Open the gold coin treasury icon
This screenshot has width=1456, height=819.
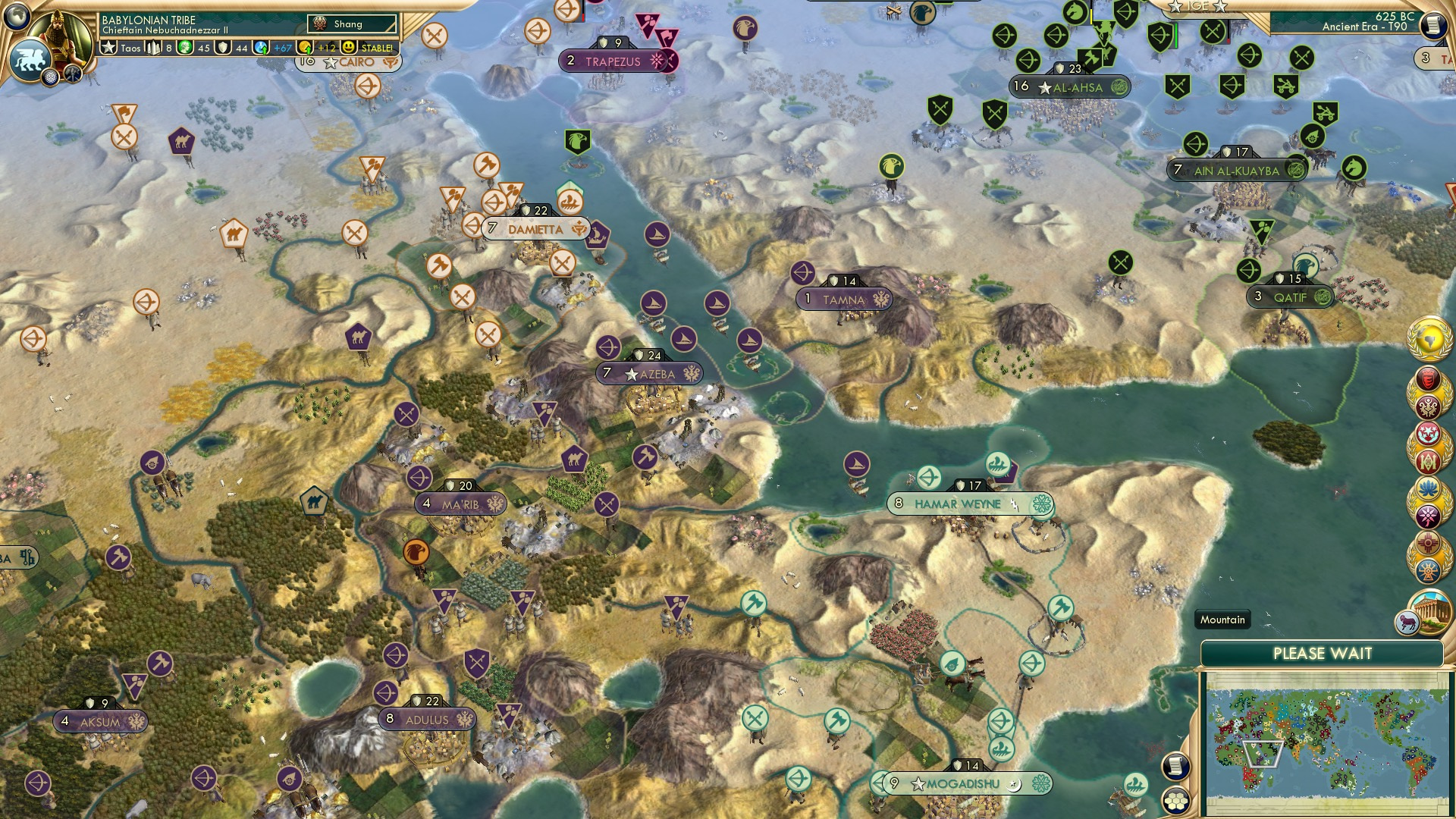(x=306, y=47)
